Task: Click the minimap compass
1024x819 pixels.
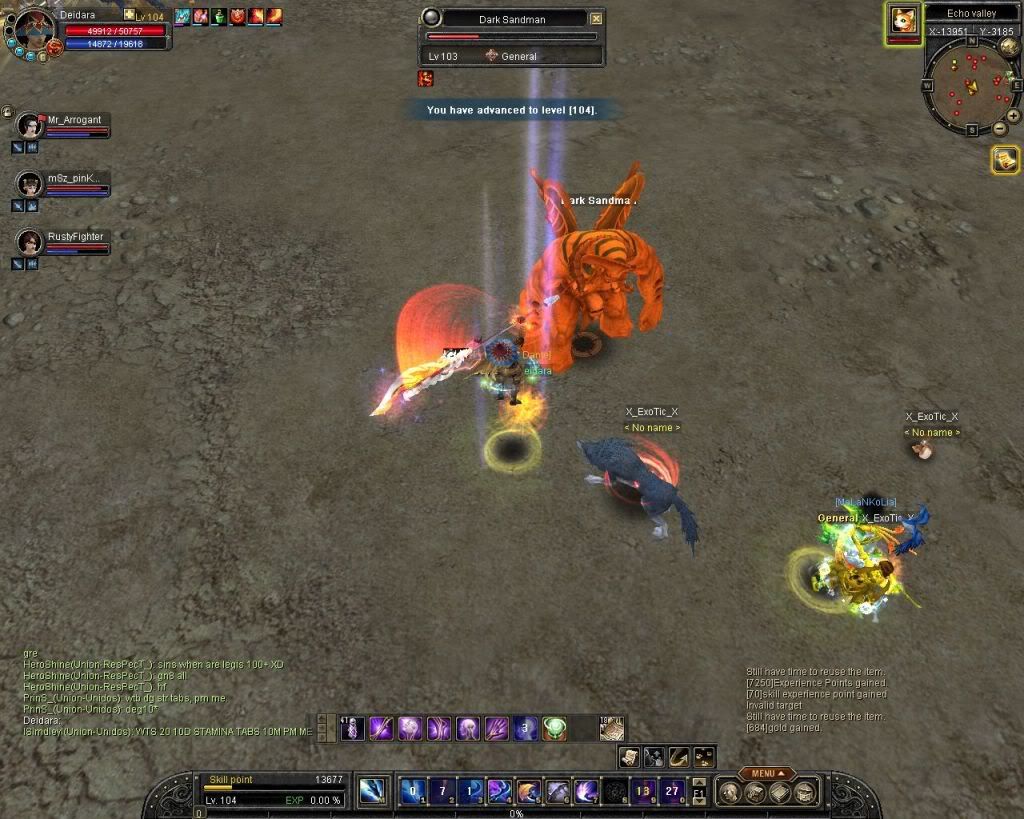Action: 968,88
